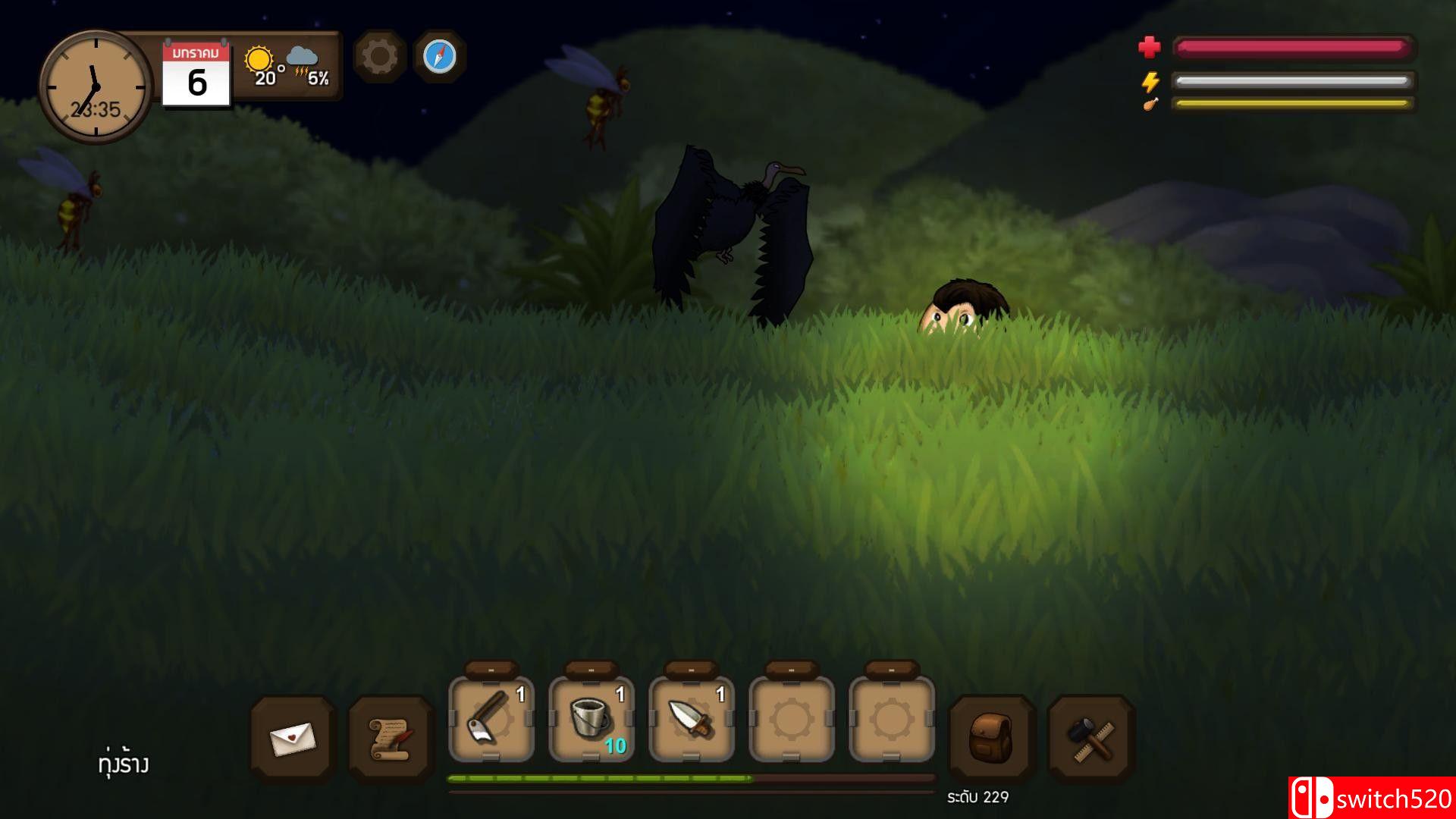This screenshot has width=1456, height=819.
Task: Select the water bucket hotbar slot
Action: tap(591, 719)
